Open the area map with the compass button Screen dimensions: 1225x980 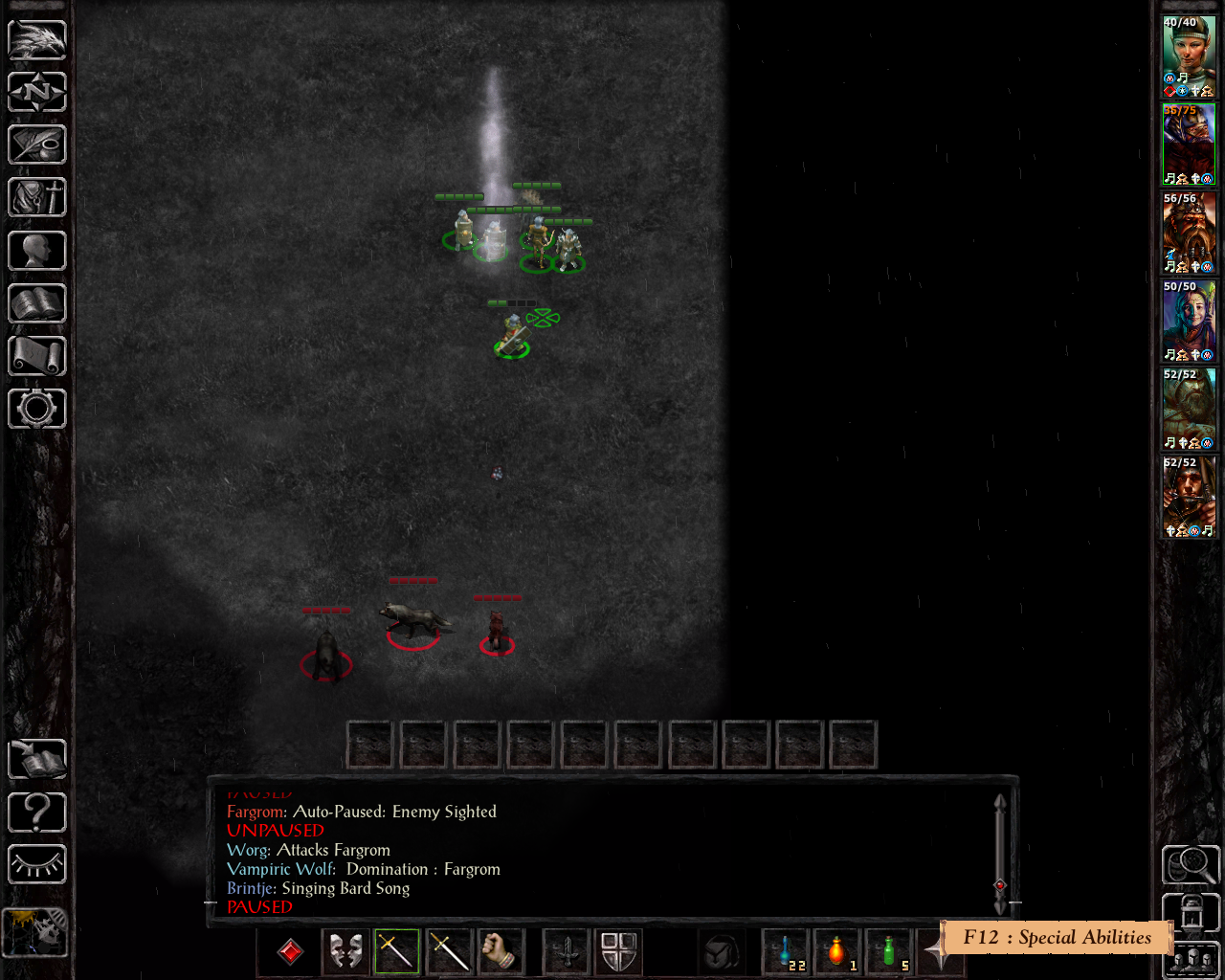pos(37,93)
